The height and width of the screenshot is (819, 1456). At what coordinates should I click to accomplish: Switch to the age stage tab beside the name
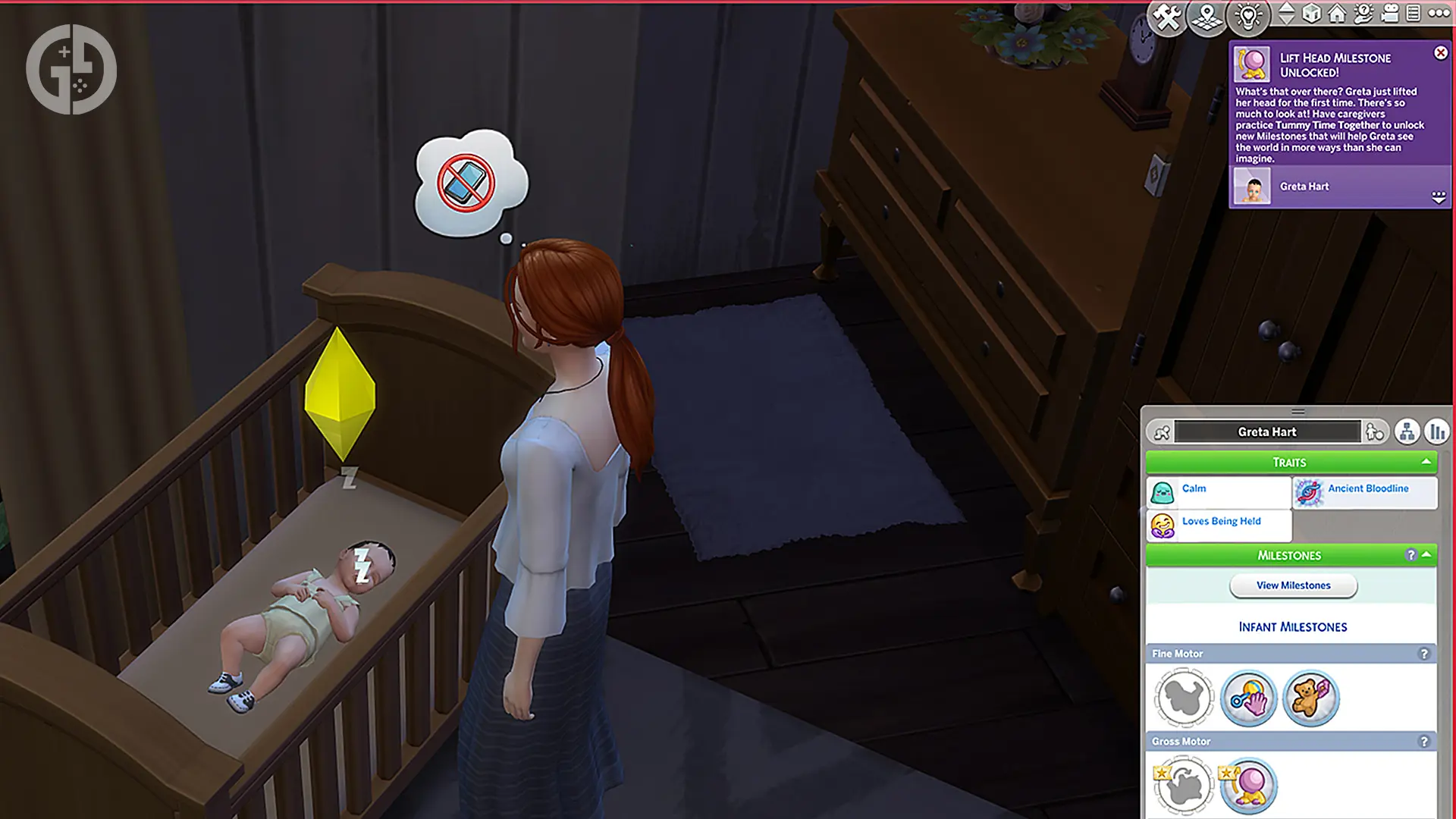pos(1374,431)
